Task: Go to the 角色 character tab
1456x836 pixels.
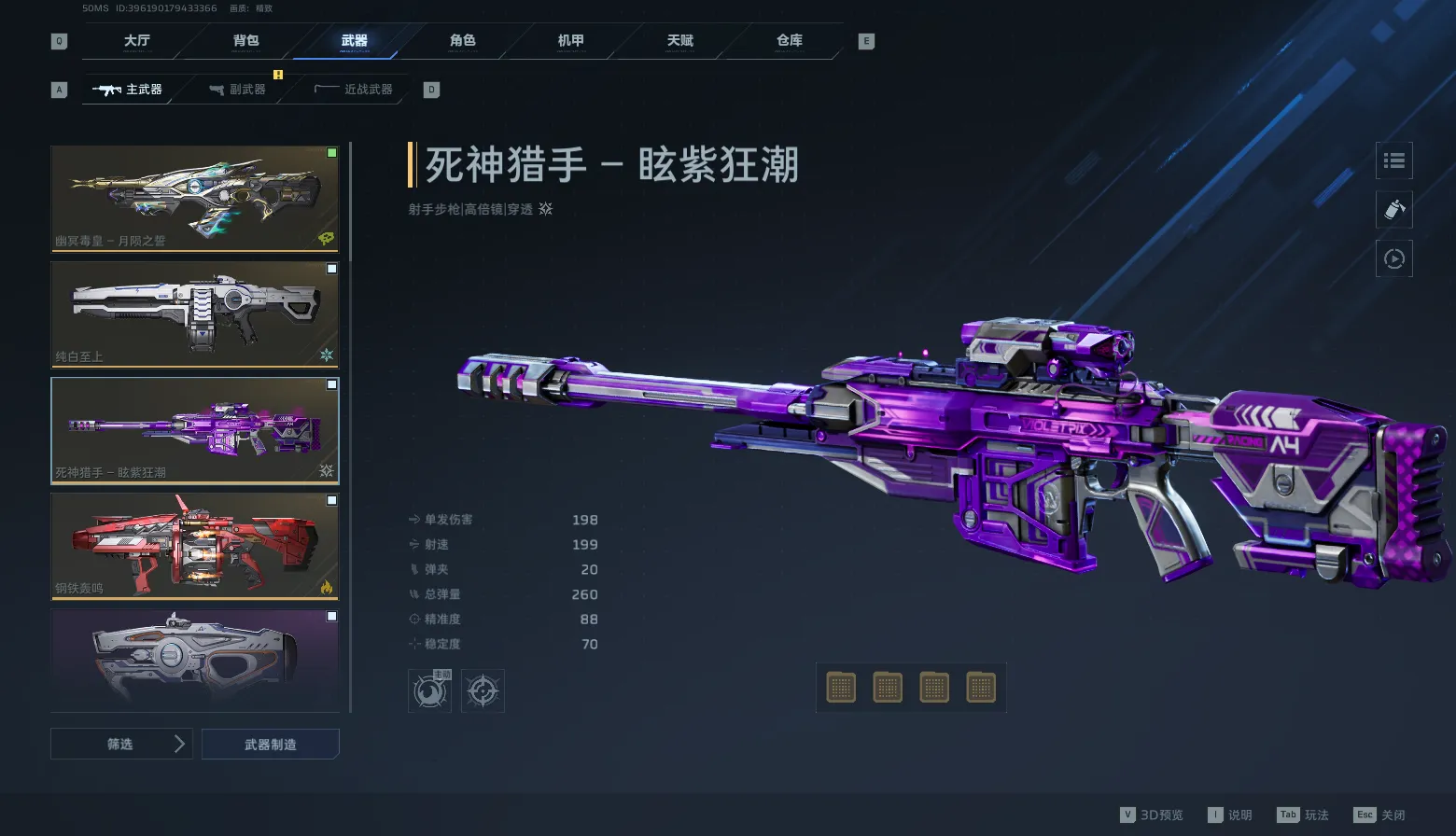Action: (463, 40)
